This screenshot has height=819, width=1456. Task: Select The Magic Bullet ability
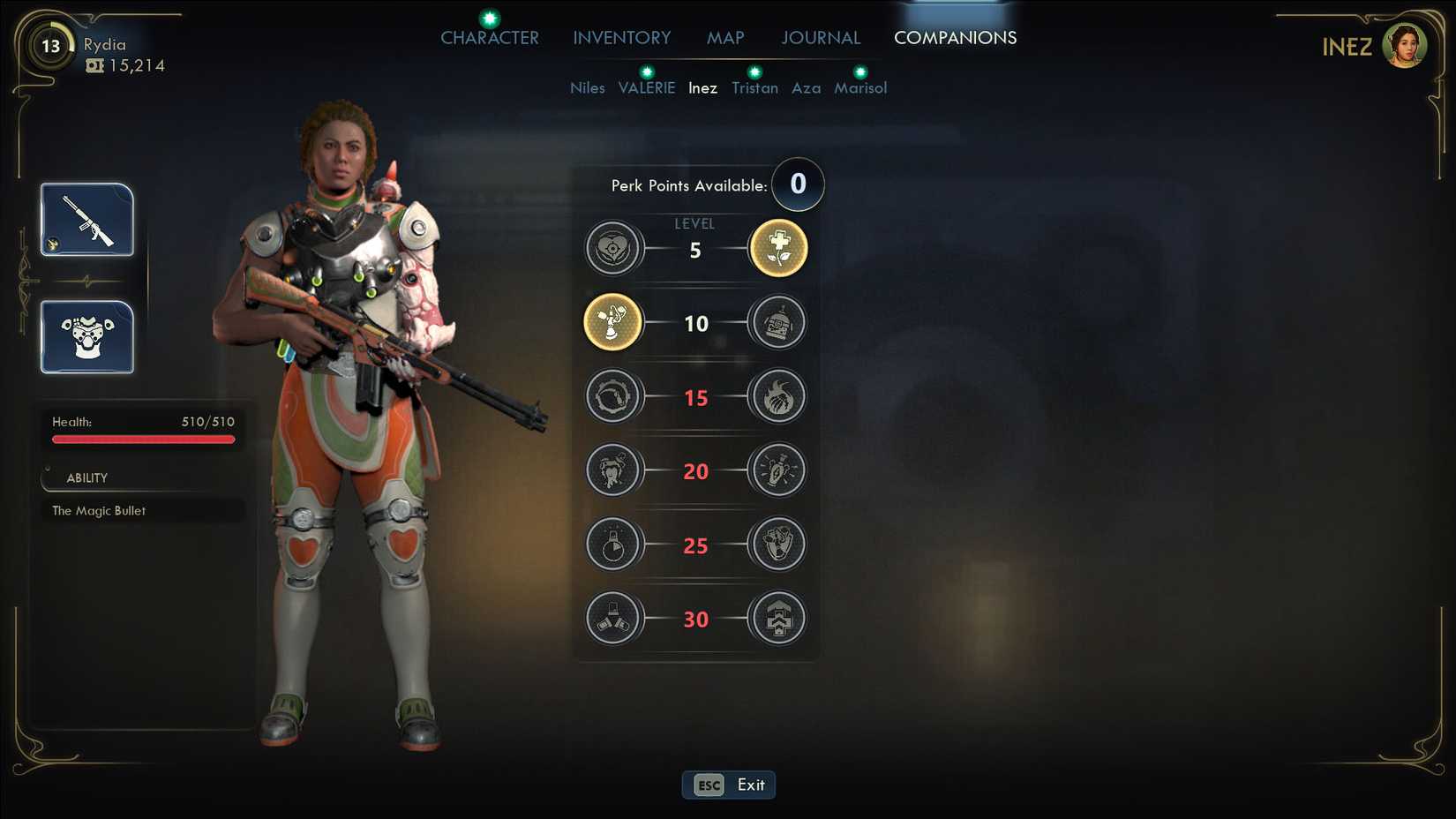(99, 511)
